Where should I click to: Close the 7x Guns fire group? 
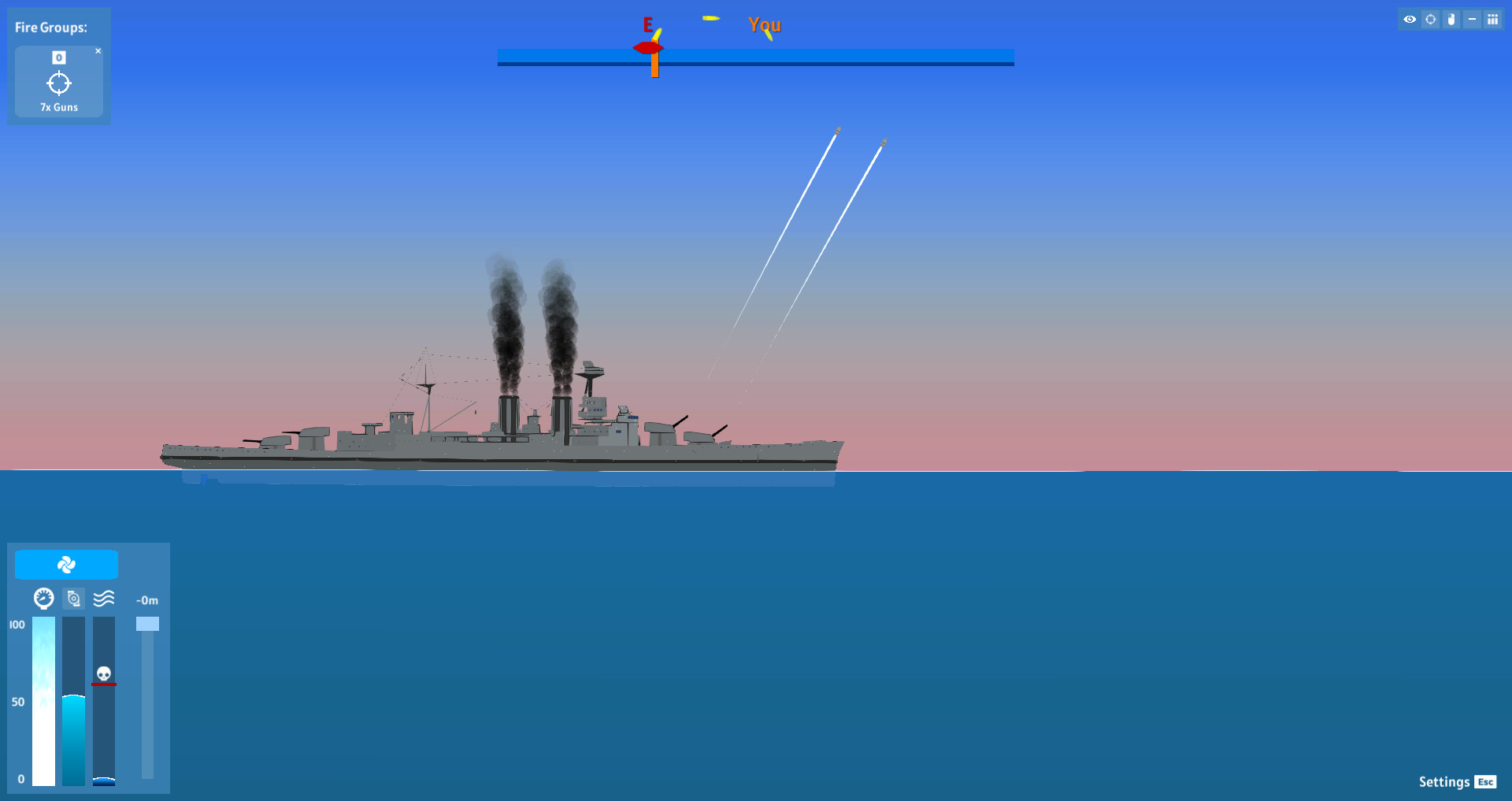[98, 50]
